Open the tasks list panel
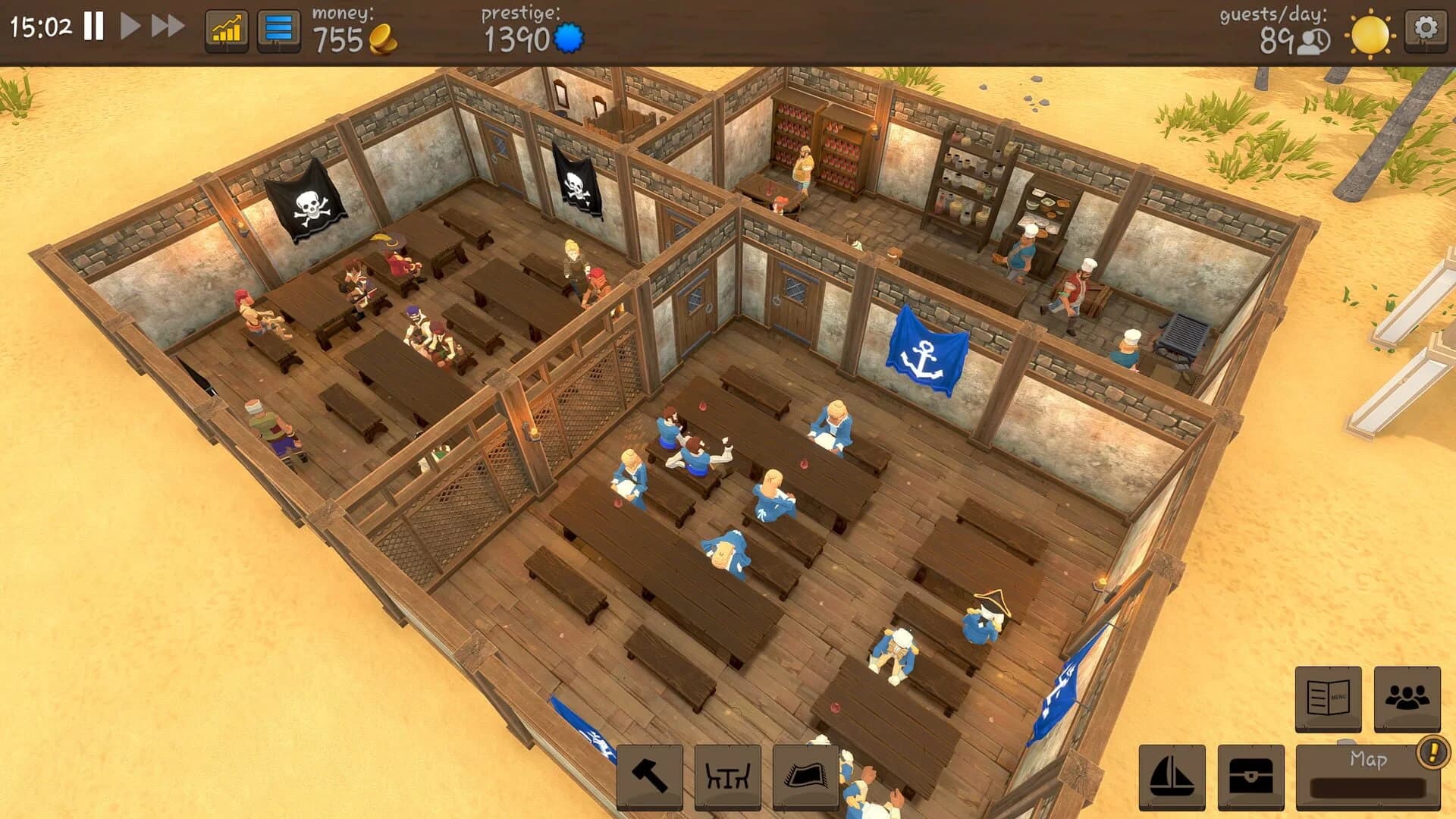The height and width of the screenshot is (819, 1456). click(278, 30)
